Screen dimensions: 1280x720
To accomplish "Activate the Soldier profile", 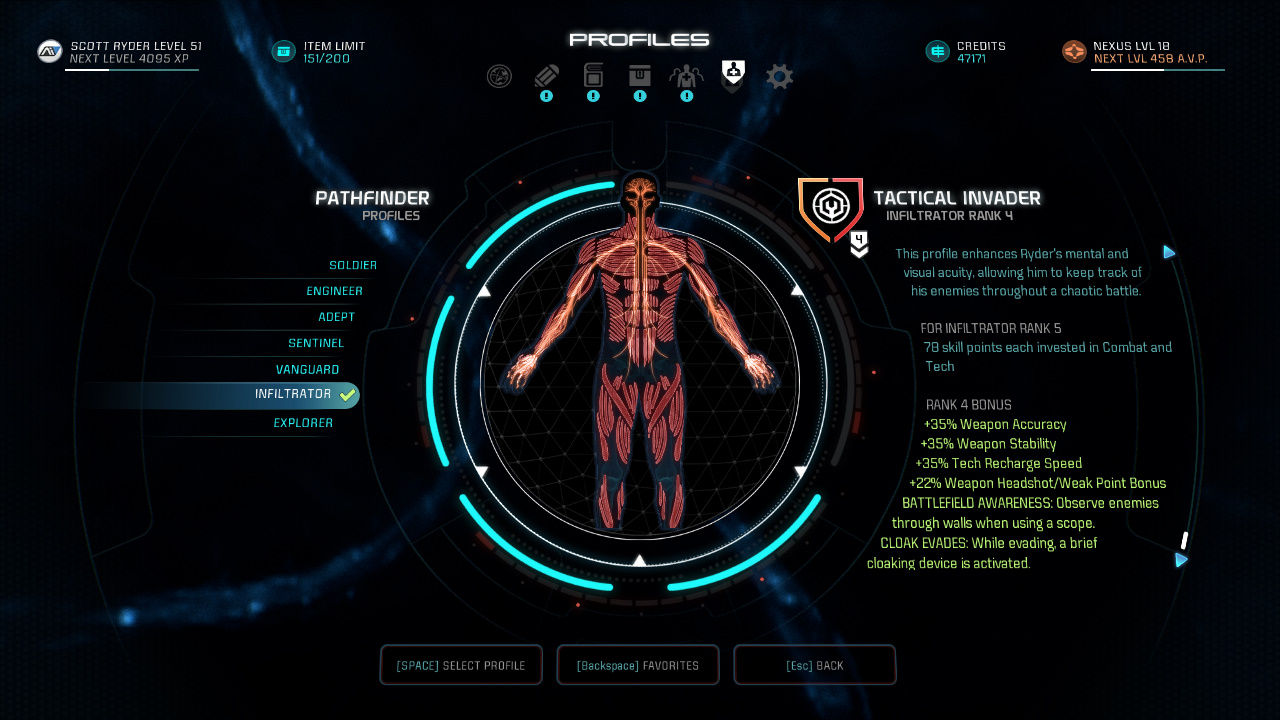I will click(353, 265).
